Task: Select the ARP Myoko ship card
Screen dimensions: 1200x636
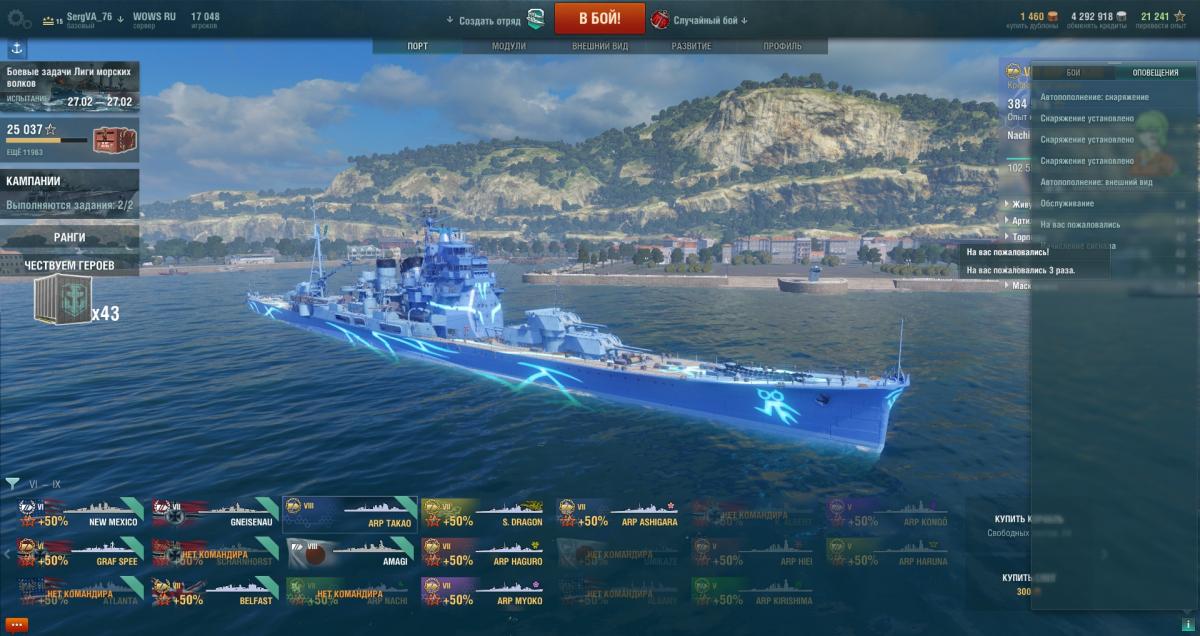Action: click(486, 592)
